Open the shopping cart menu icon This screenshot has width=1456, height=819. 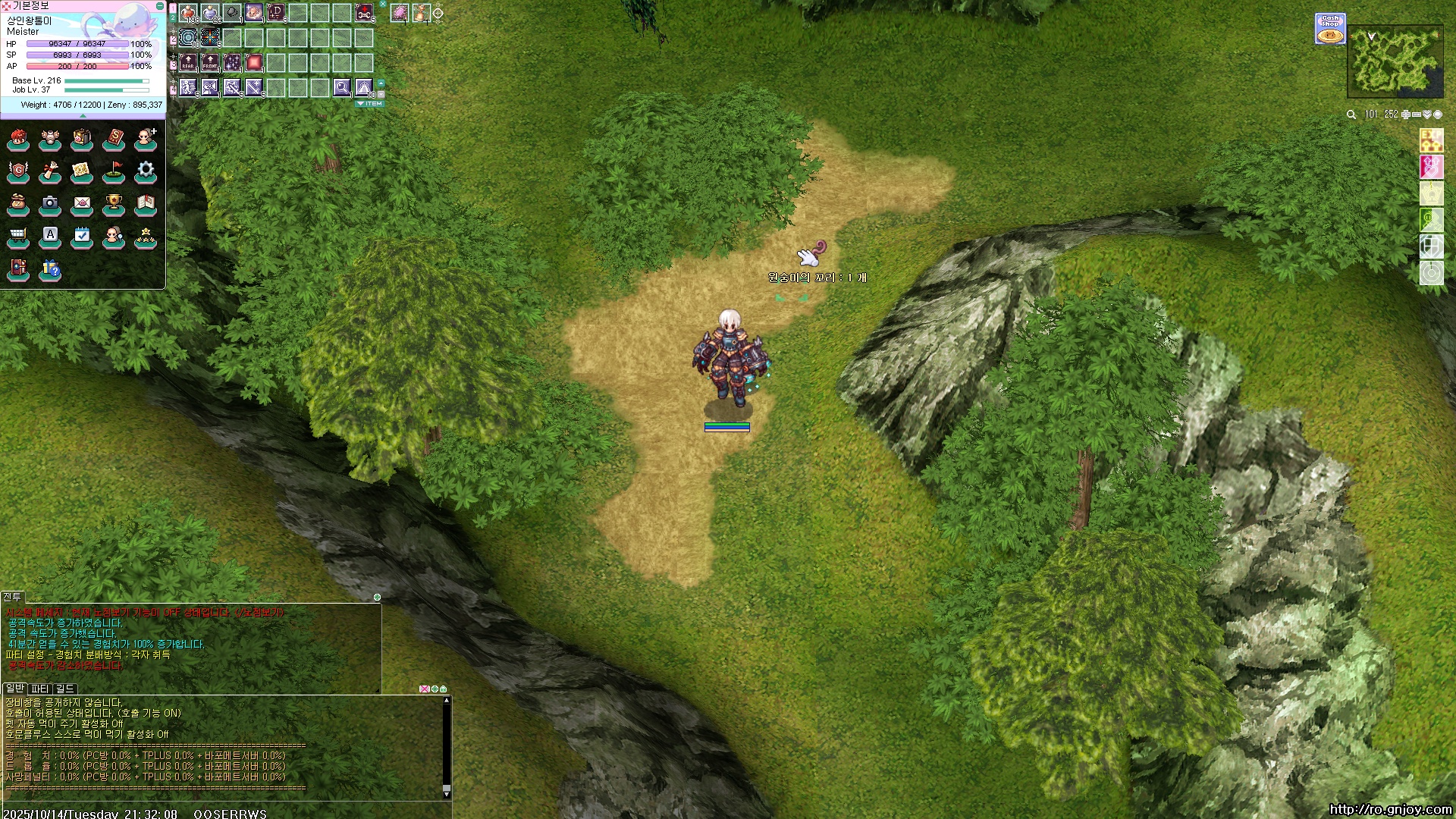point(18,237)
